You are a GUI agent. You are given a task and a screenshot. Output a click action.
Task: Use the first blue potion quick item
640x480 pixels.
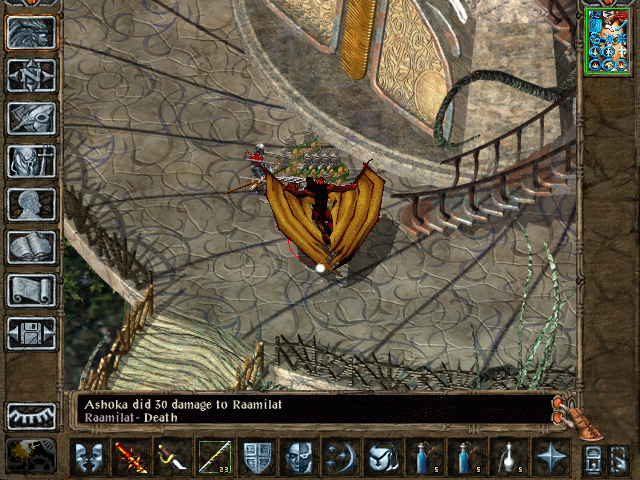[x=425, y=458]
